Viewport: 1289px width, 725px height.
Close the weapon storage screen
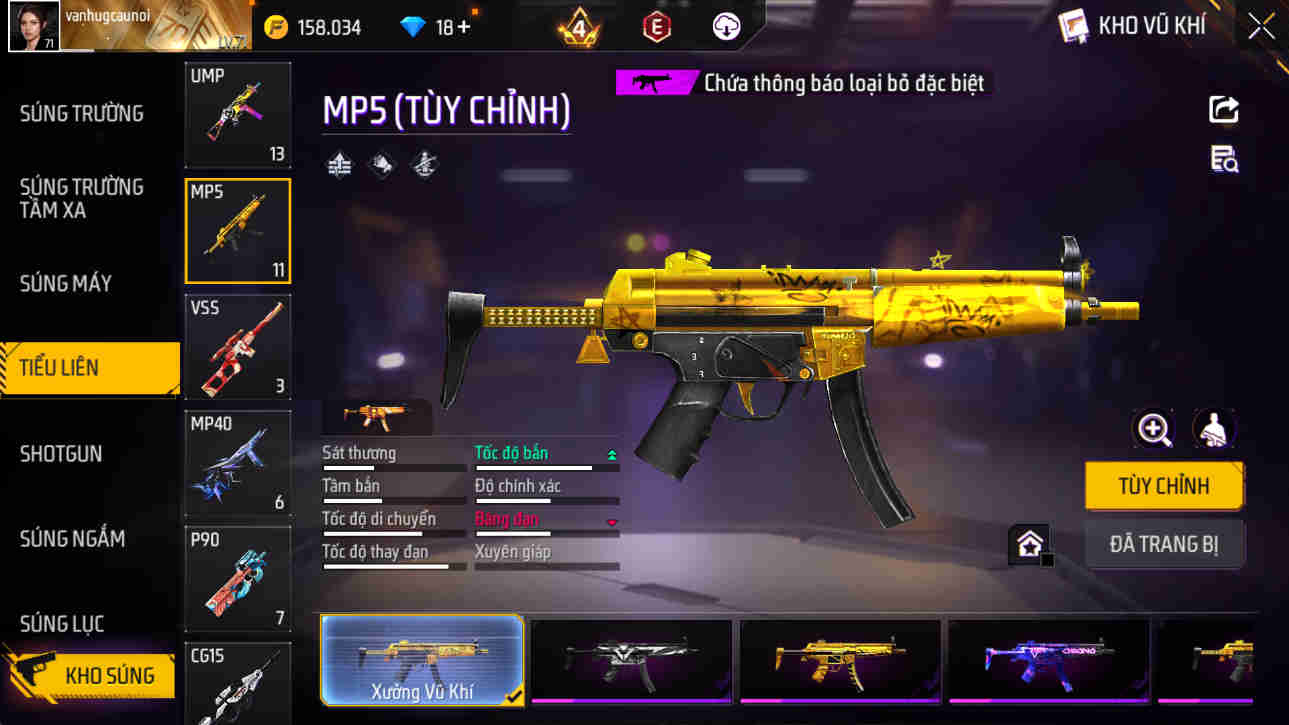1261,27
